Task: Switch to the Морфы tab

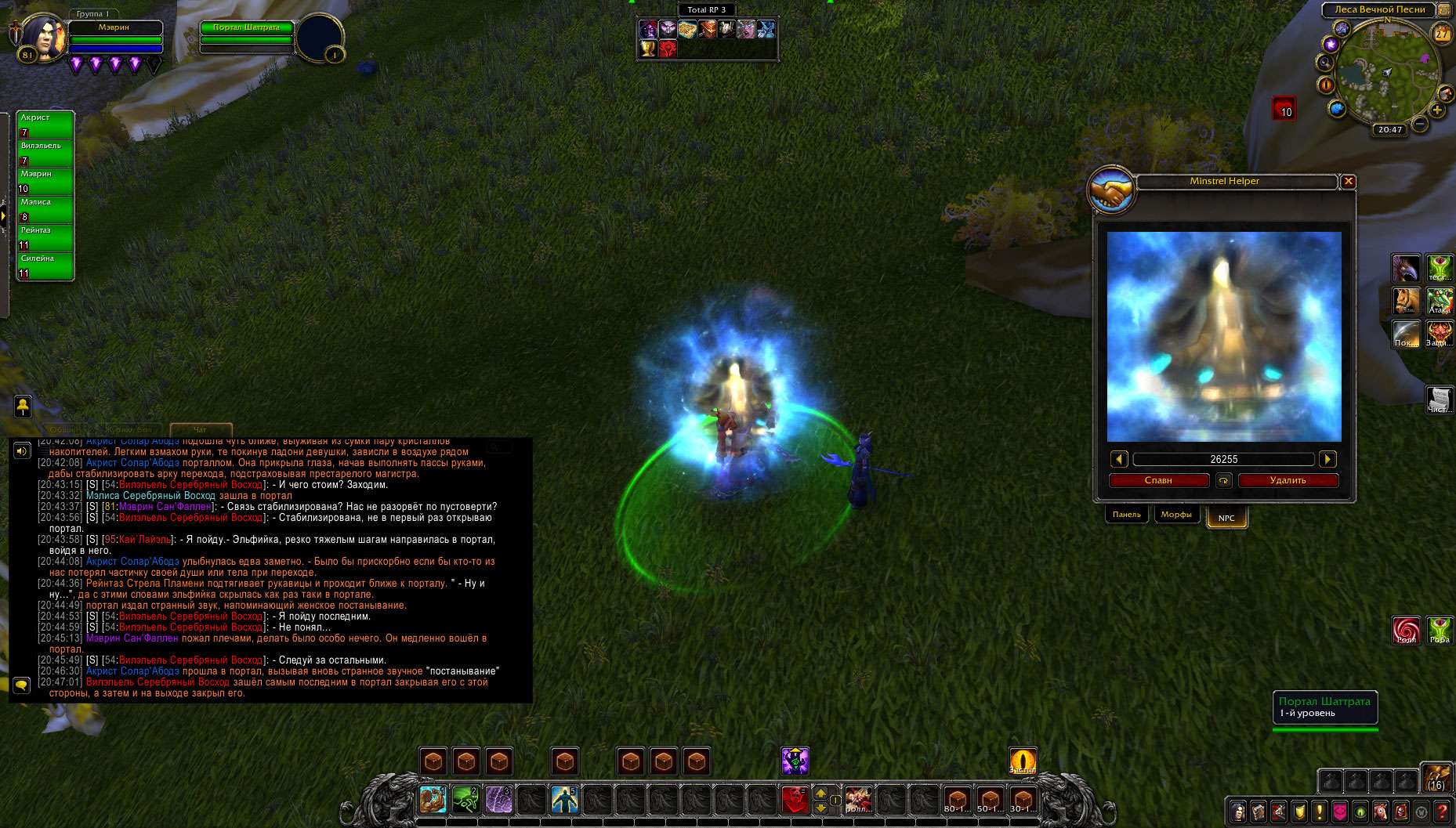Action: coord(1176,515)
